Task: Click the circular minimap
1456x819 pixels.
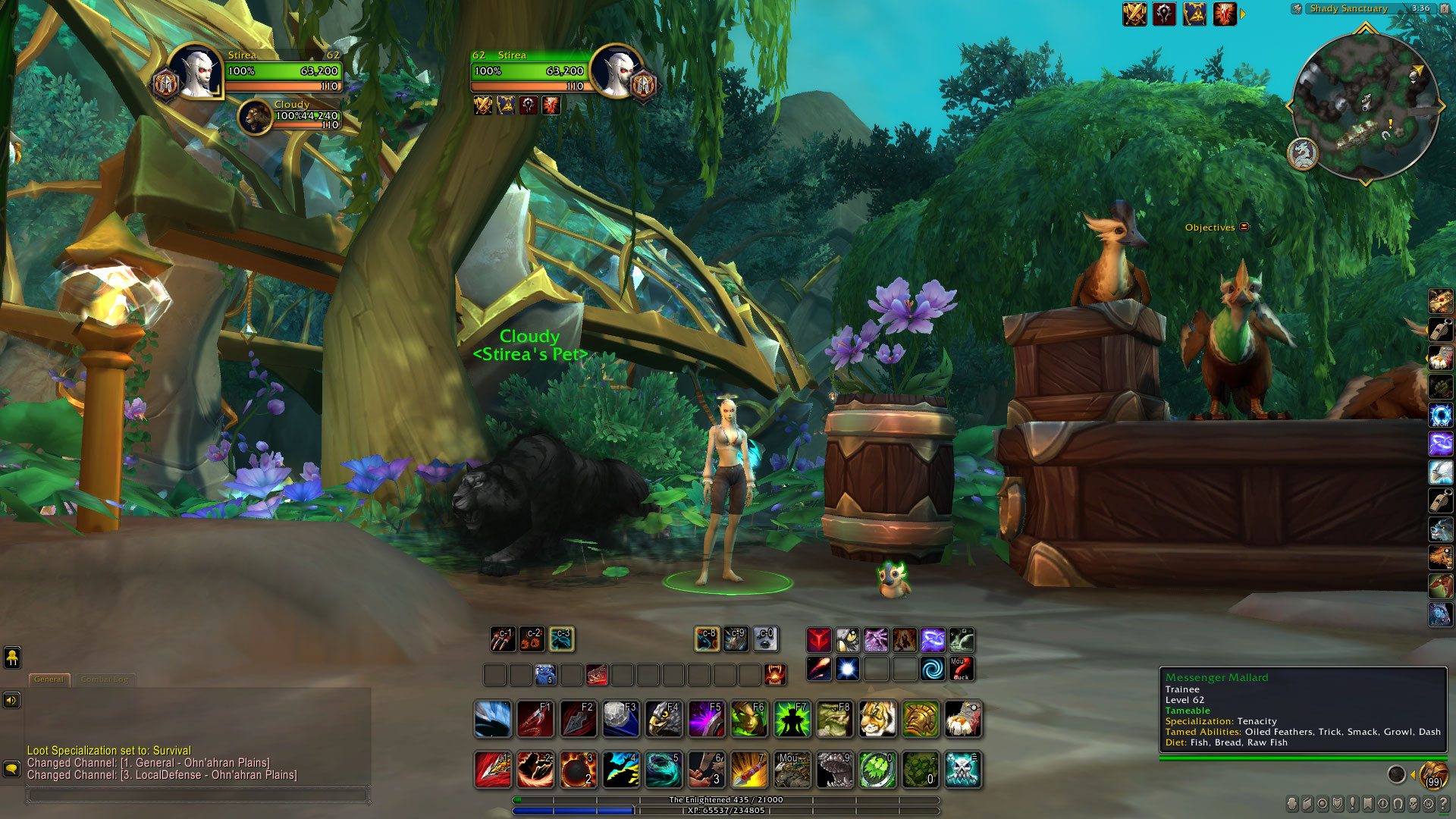Action: 1365,106
